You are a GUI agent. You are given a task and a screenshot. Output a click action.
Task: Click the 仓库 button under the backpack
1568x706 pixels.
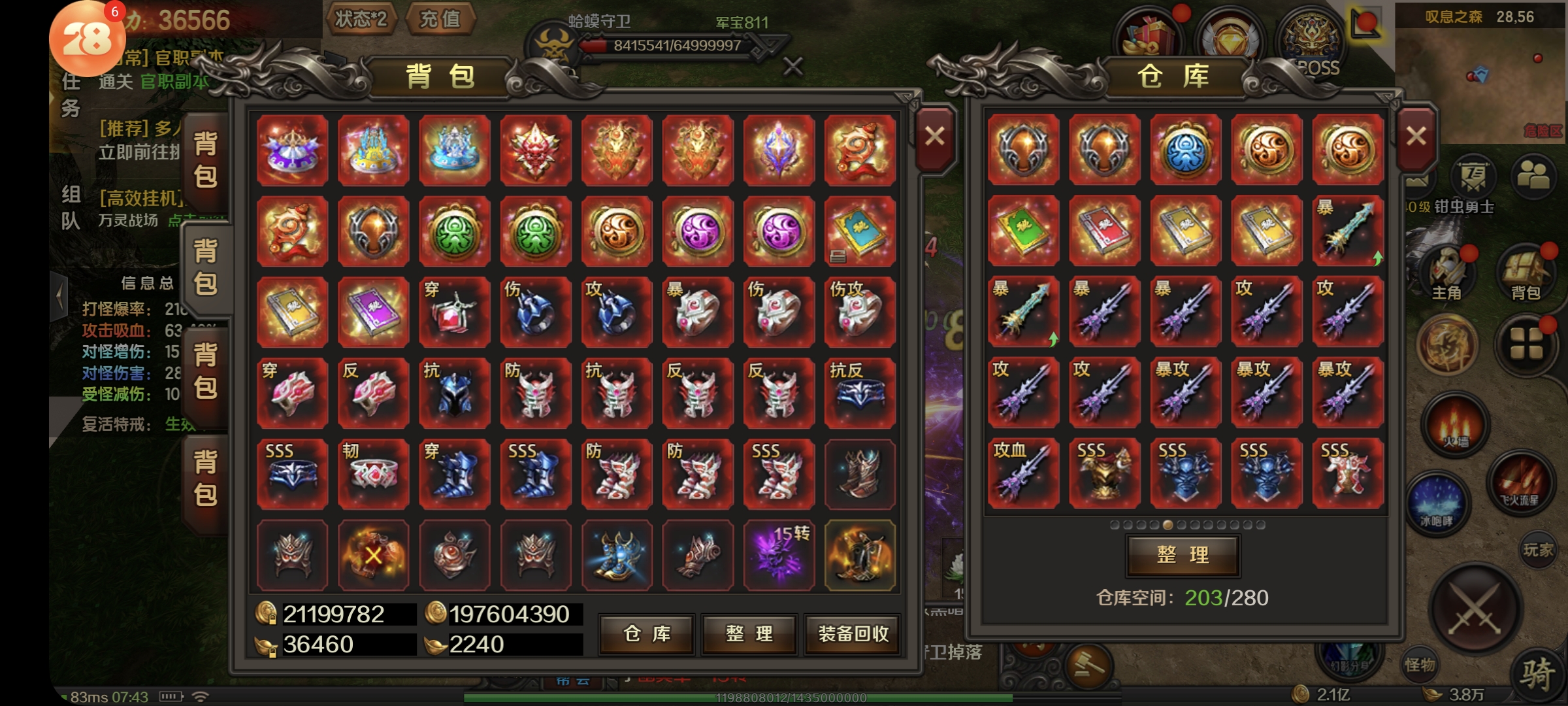click(x=647, y=633)
